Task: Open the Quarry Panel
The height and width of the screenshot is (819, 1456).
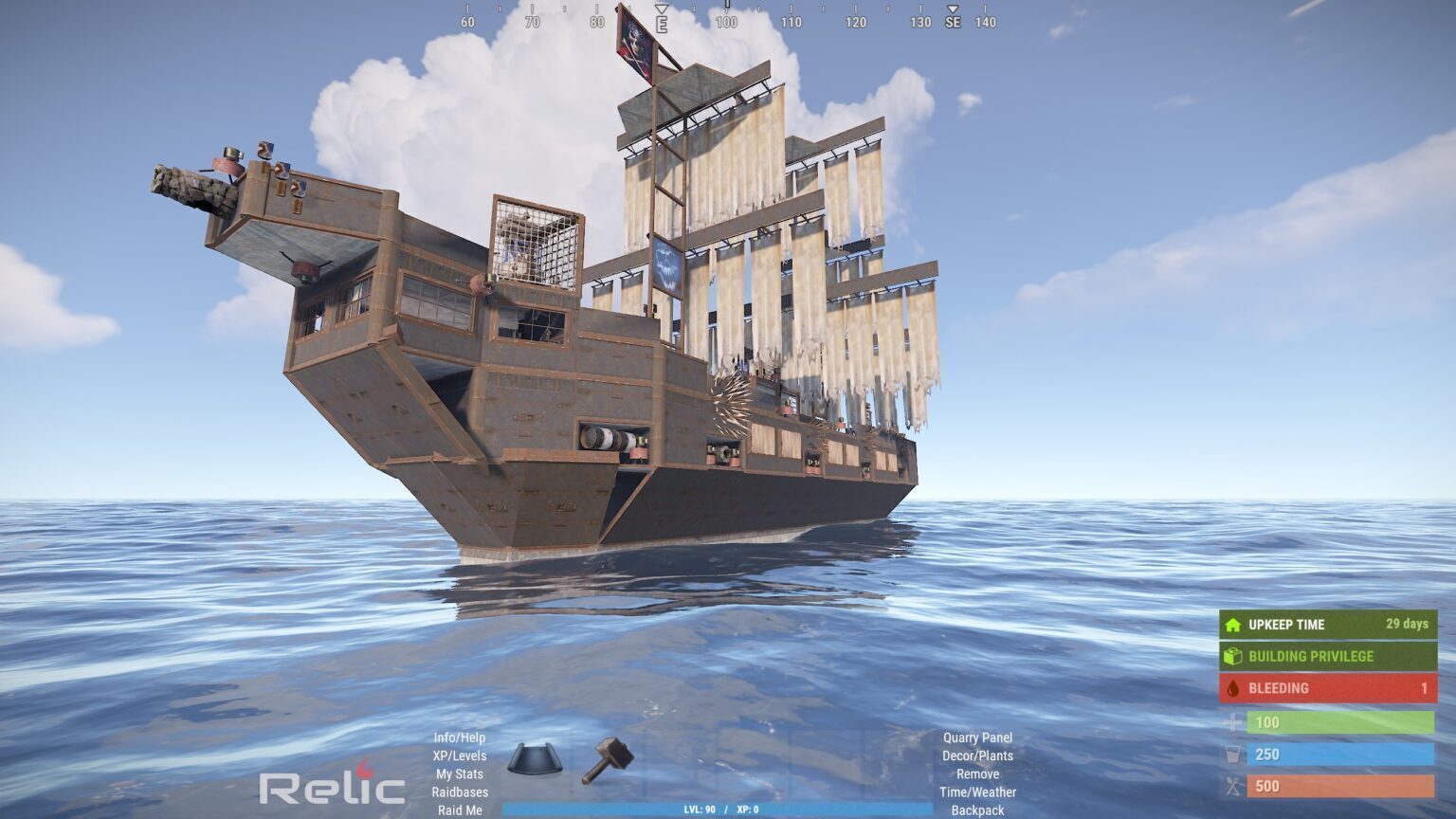Action: tap(977, 737)
